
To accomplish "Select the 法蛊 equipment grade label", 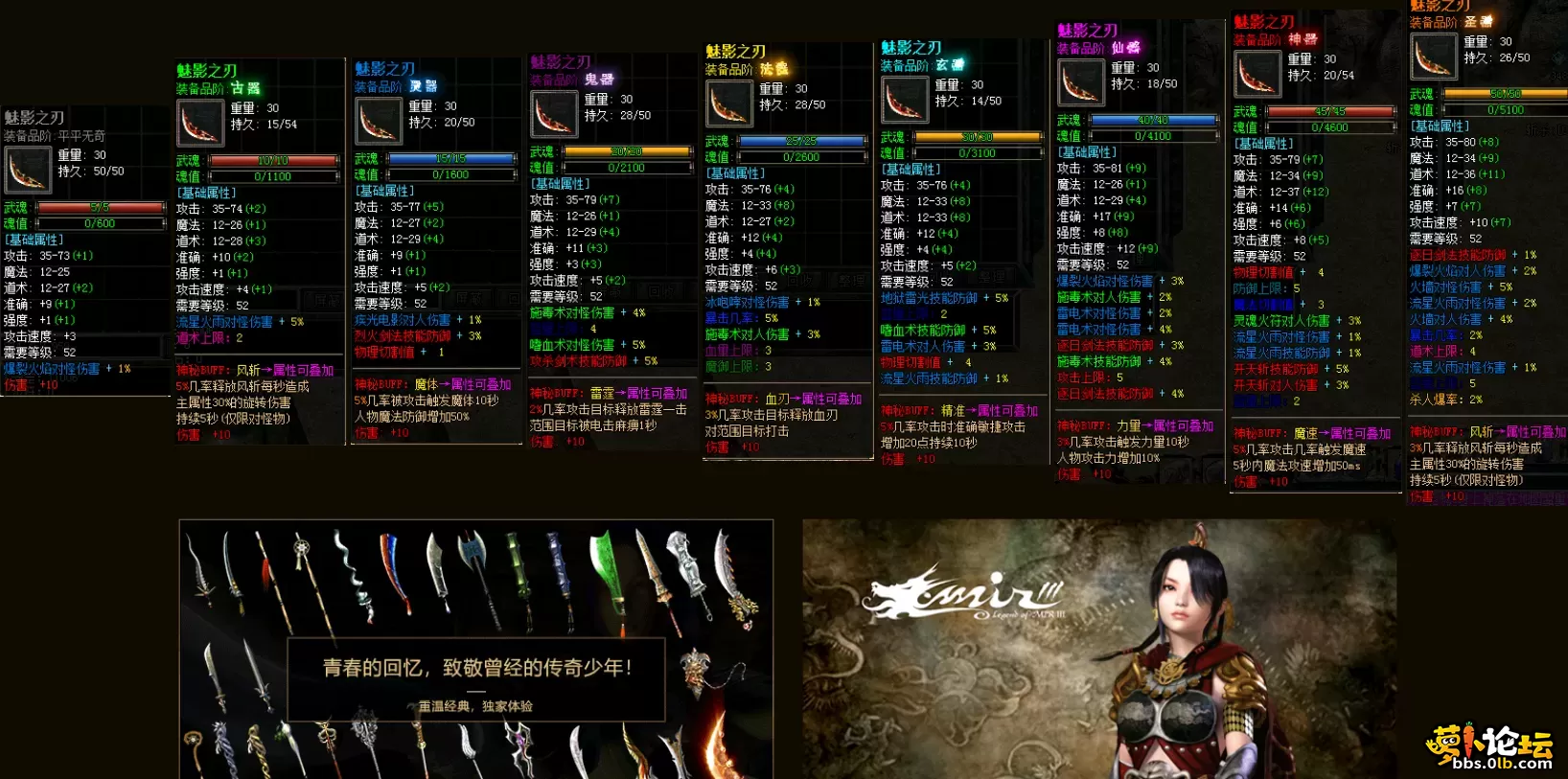I will [x=773, y=70].
